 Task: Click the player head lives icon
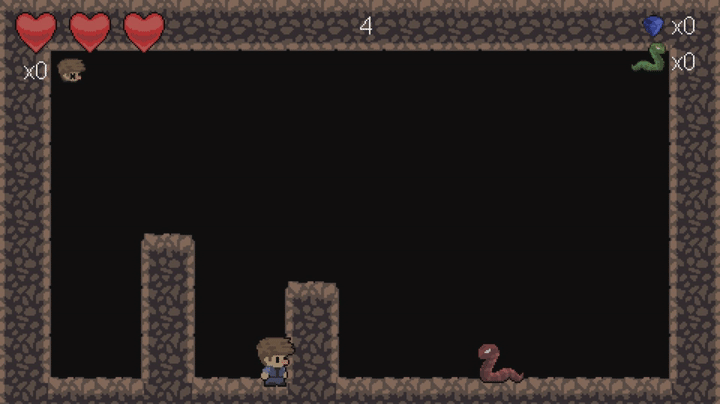click(70, 70)
